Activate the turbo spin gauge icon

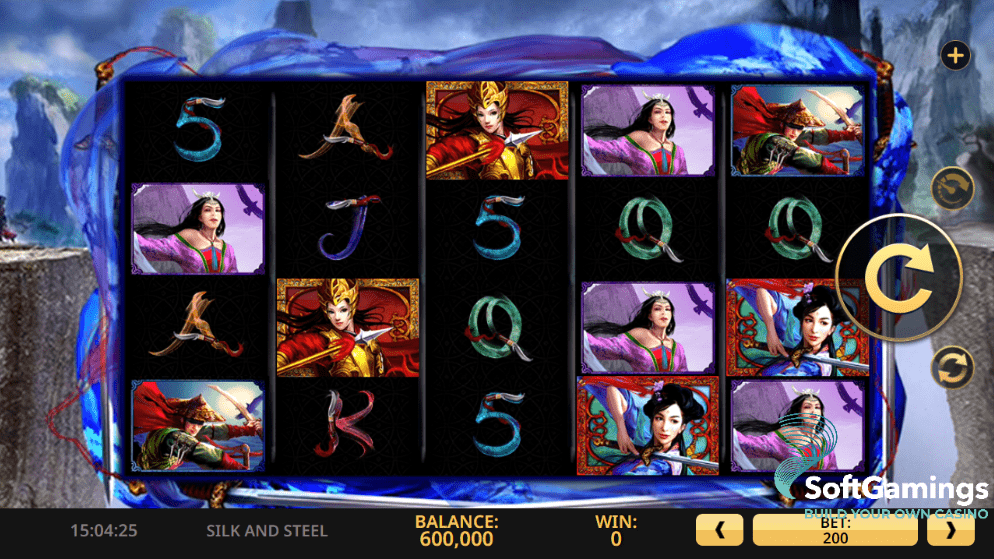951,187
